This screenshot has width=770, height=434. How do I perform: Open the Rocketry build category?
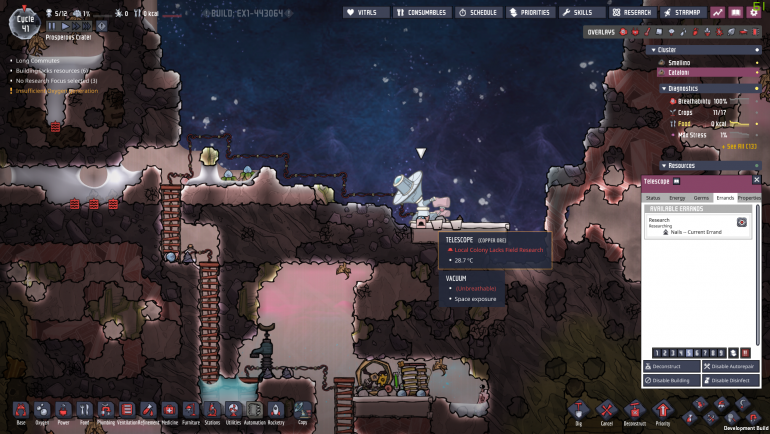276,410
